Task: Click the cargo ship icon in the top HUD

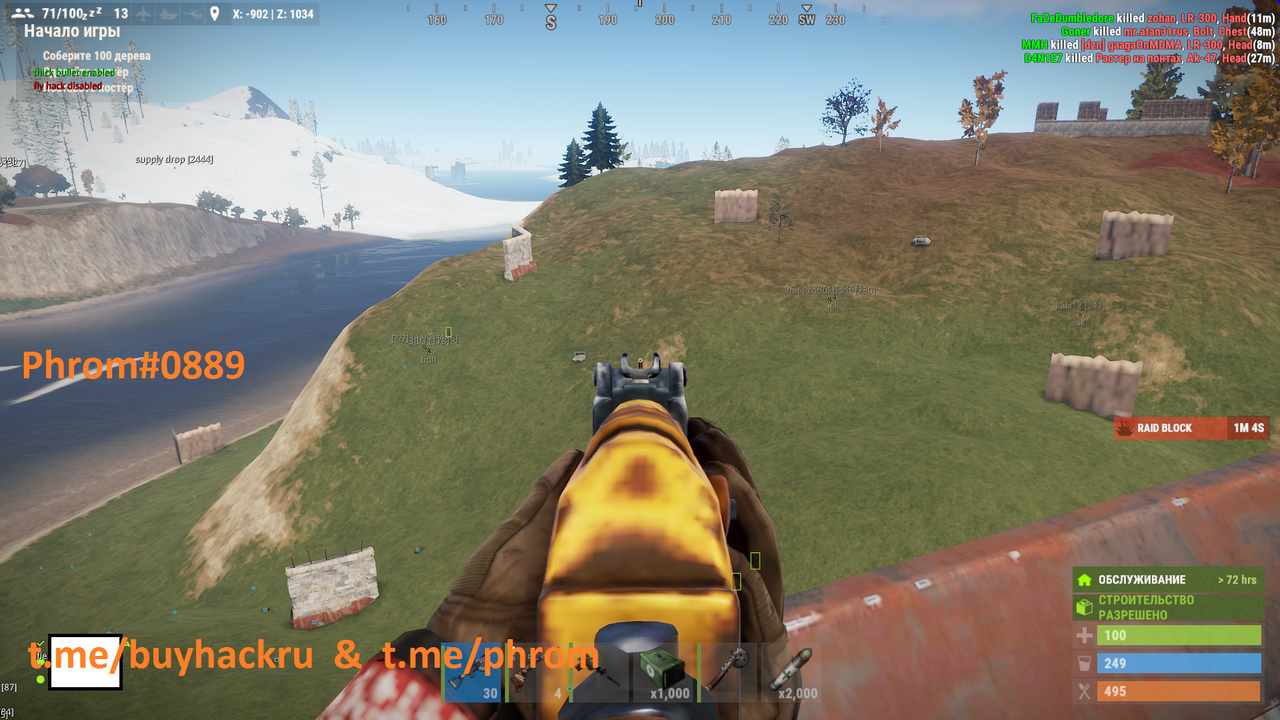Action: pos(168,14)
